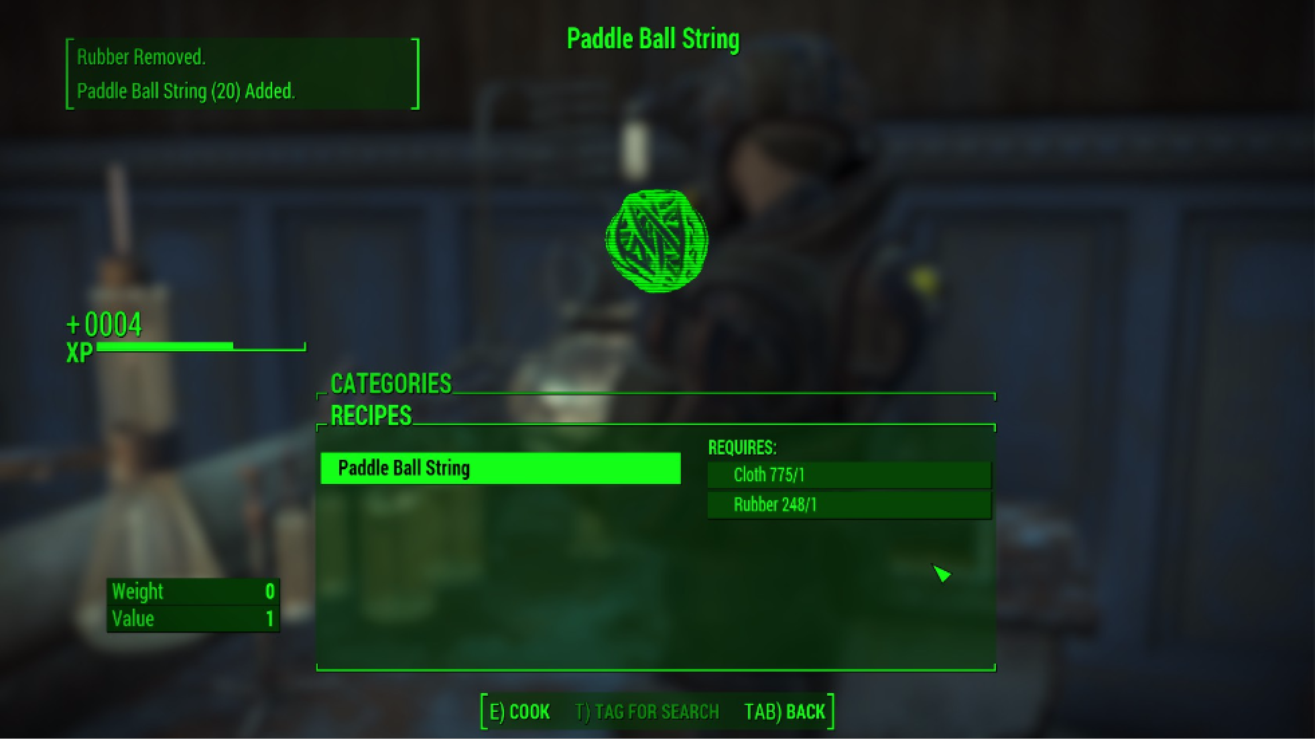Click the Cook button
Image resolution: width=1315 pixels, height=740 pixels.
(x=519, y=712)
